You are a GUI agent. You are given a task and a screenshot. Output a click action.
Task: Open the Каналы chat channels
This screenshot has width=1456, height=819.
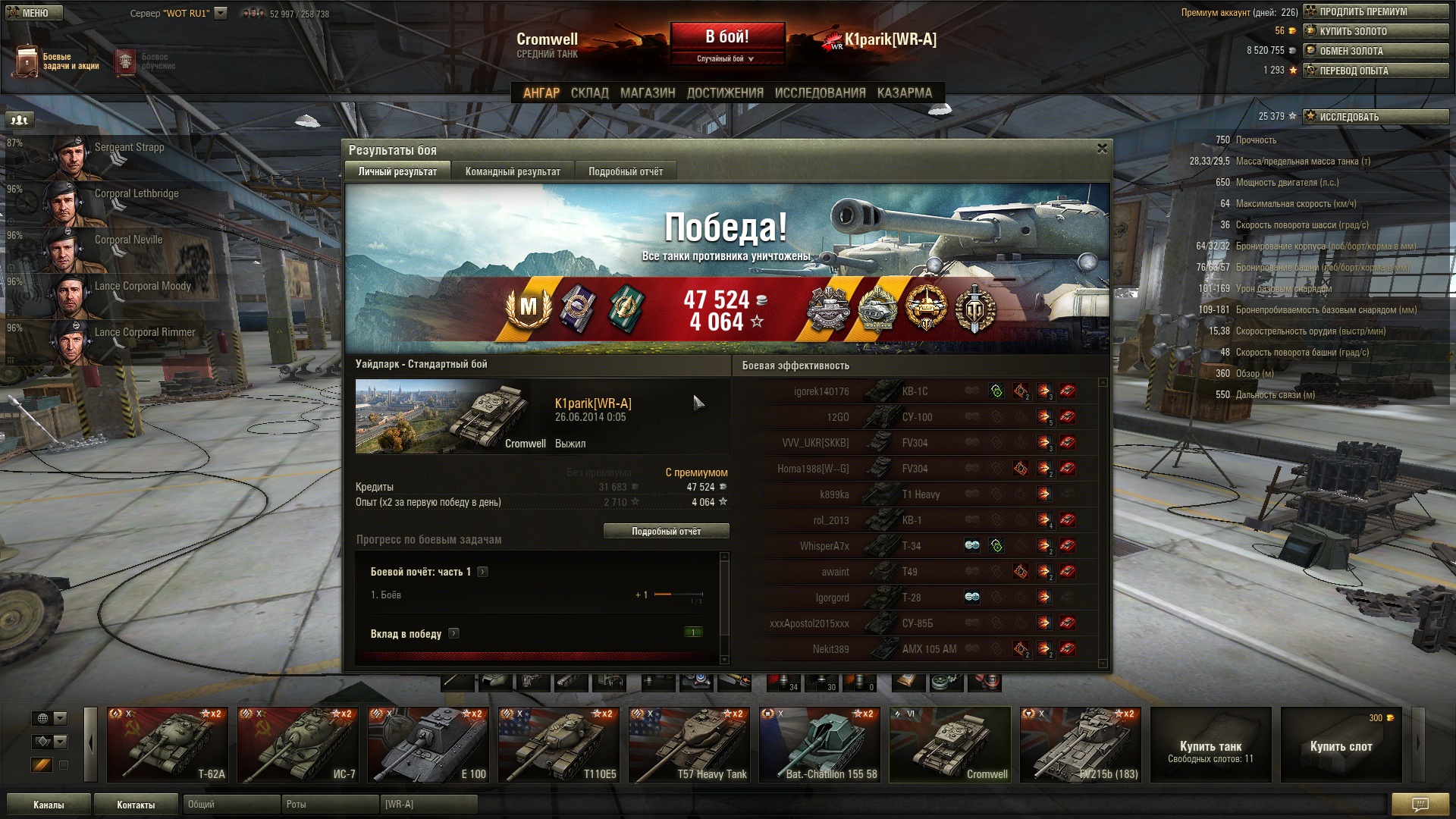tap(49, 805)
